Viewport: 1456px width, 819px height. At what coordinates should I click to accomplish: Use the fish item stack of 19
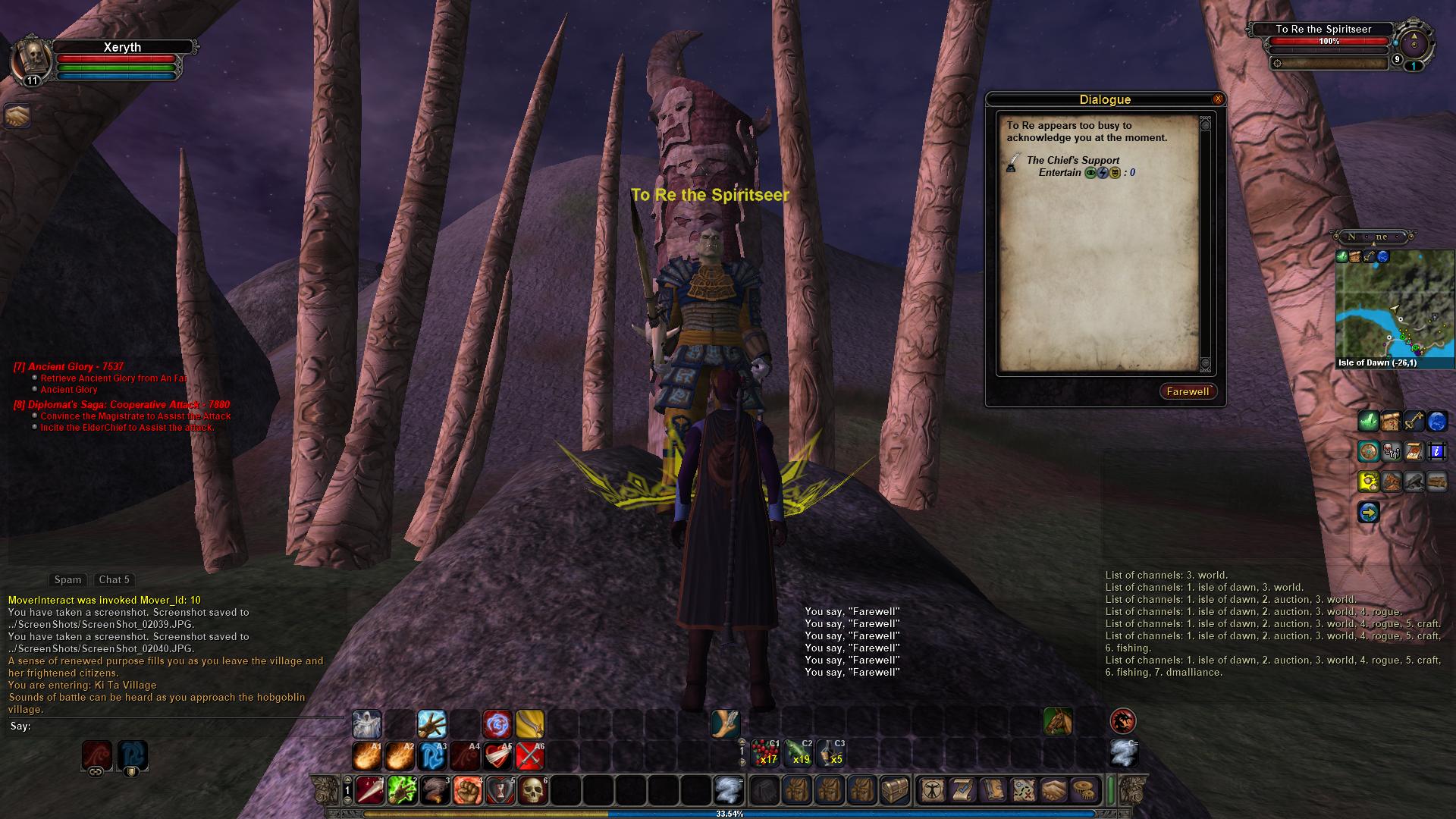[799, 754]
